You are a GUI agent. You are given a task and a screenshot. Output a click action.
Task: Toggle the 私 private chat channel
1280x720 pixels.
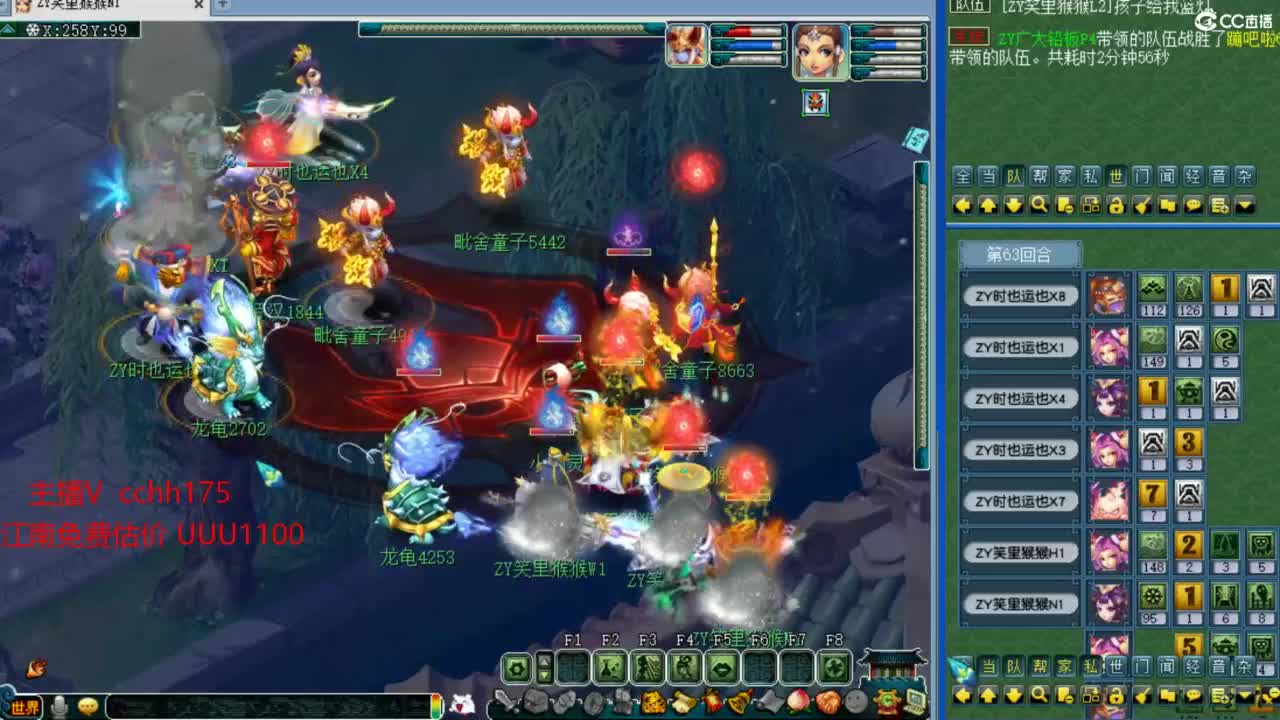(1090, 176)
